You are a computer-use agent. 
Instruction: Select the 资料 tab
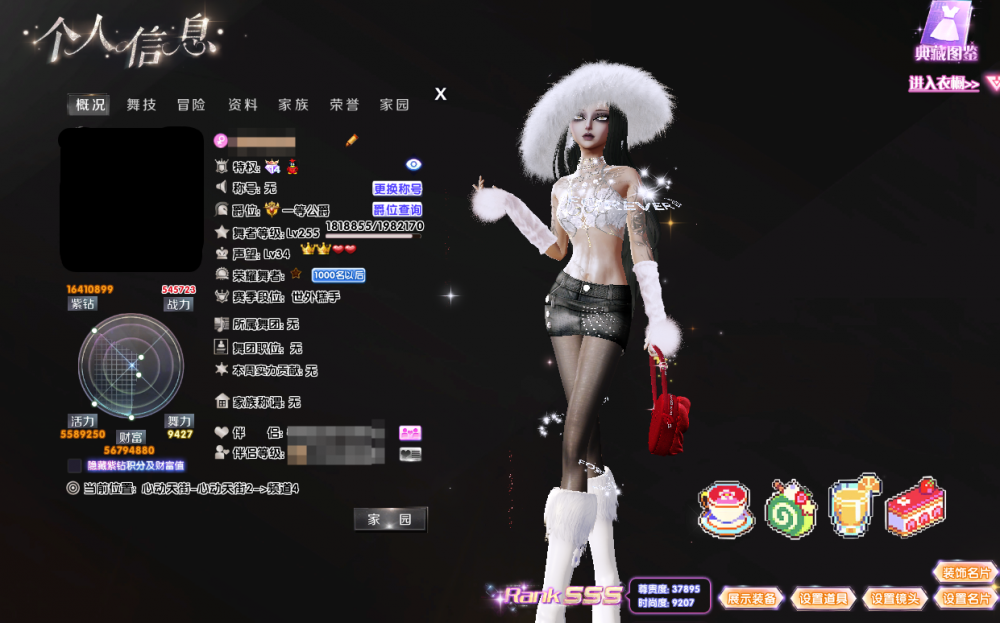pyautogui.click(x=243, y=104)
